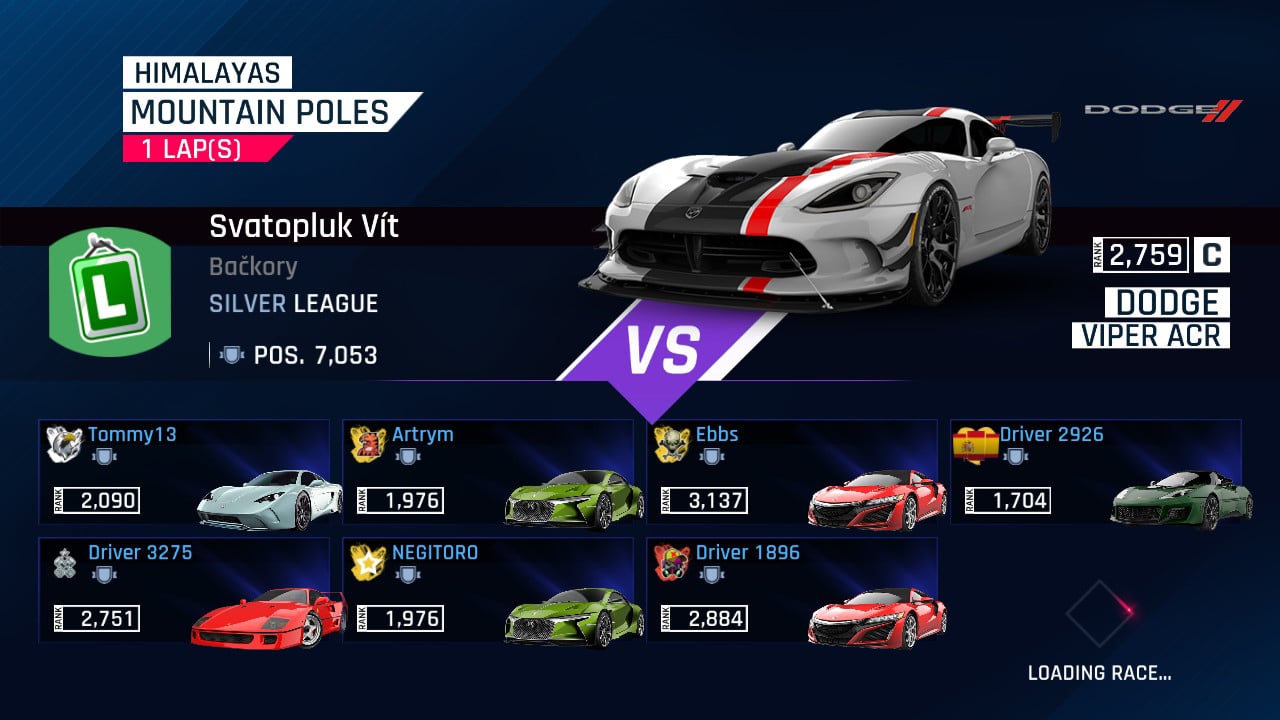The height and width of the screenshot is (720, 1280).
Task: Select Tommy13's opponent card
Action: point(185,472)
